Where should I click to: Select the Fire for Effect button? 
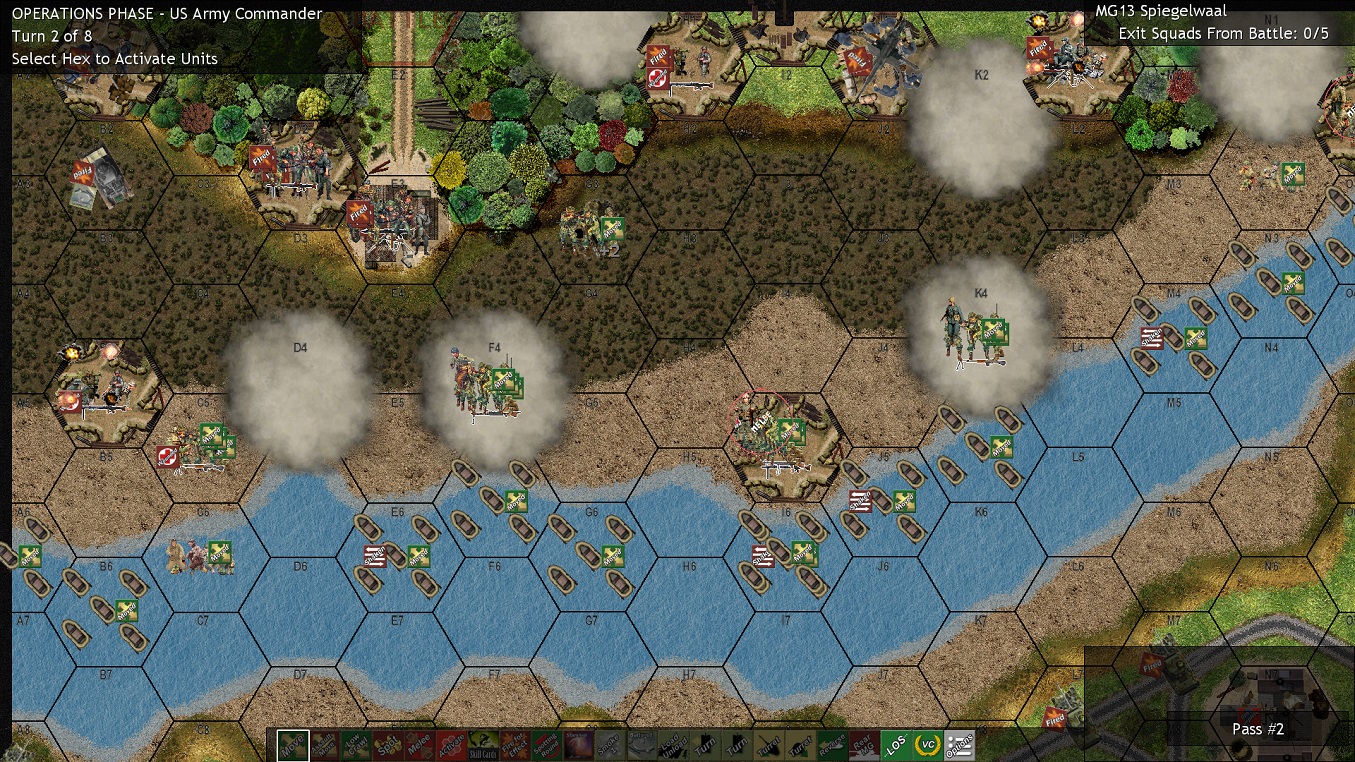click(514, 745)
